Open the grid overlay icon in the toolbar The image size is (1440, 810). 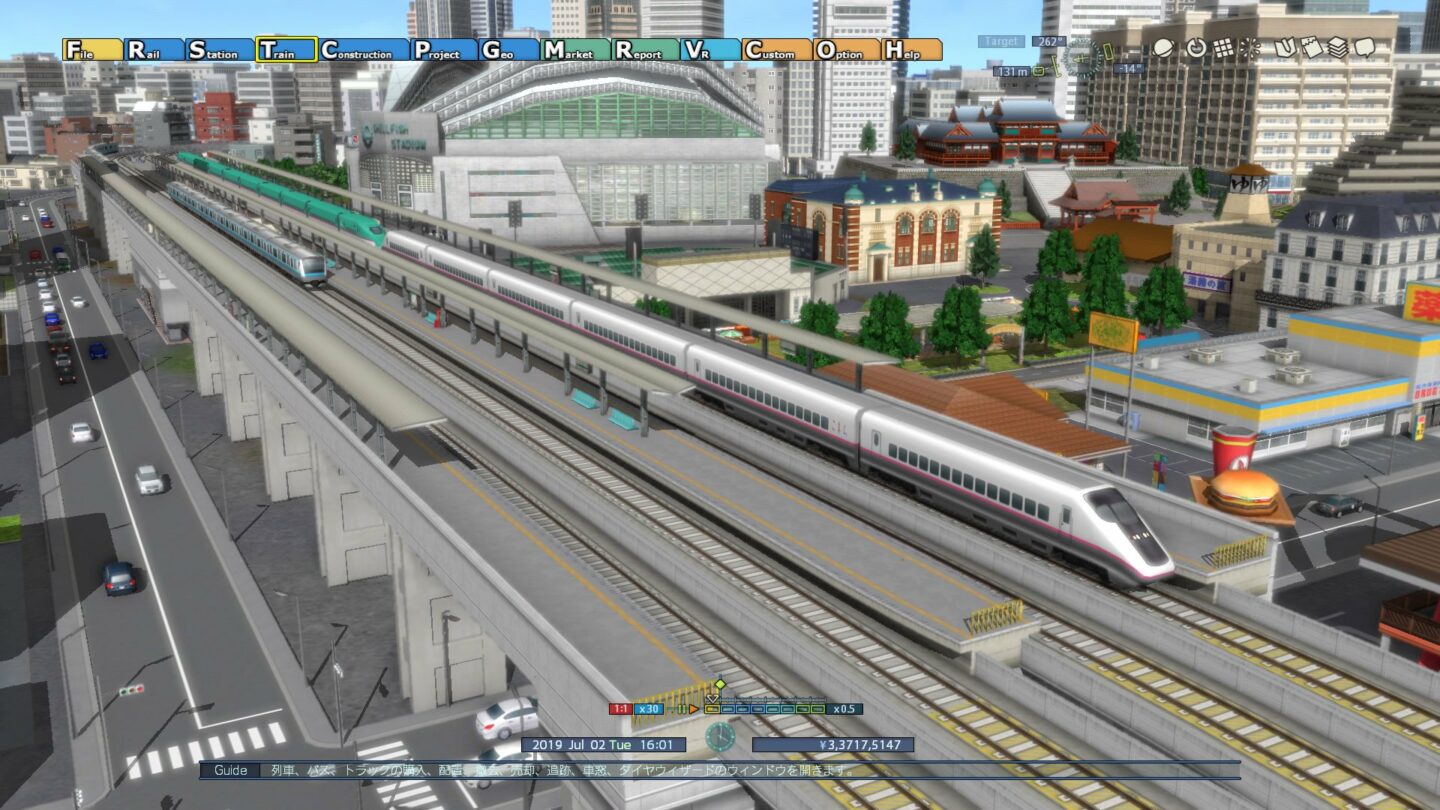(1222, 48)
